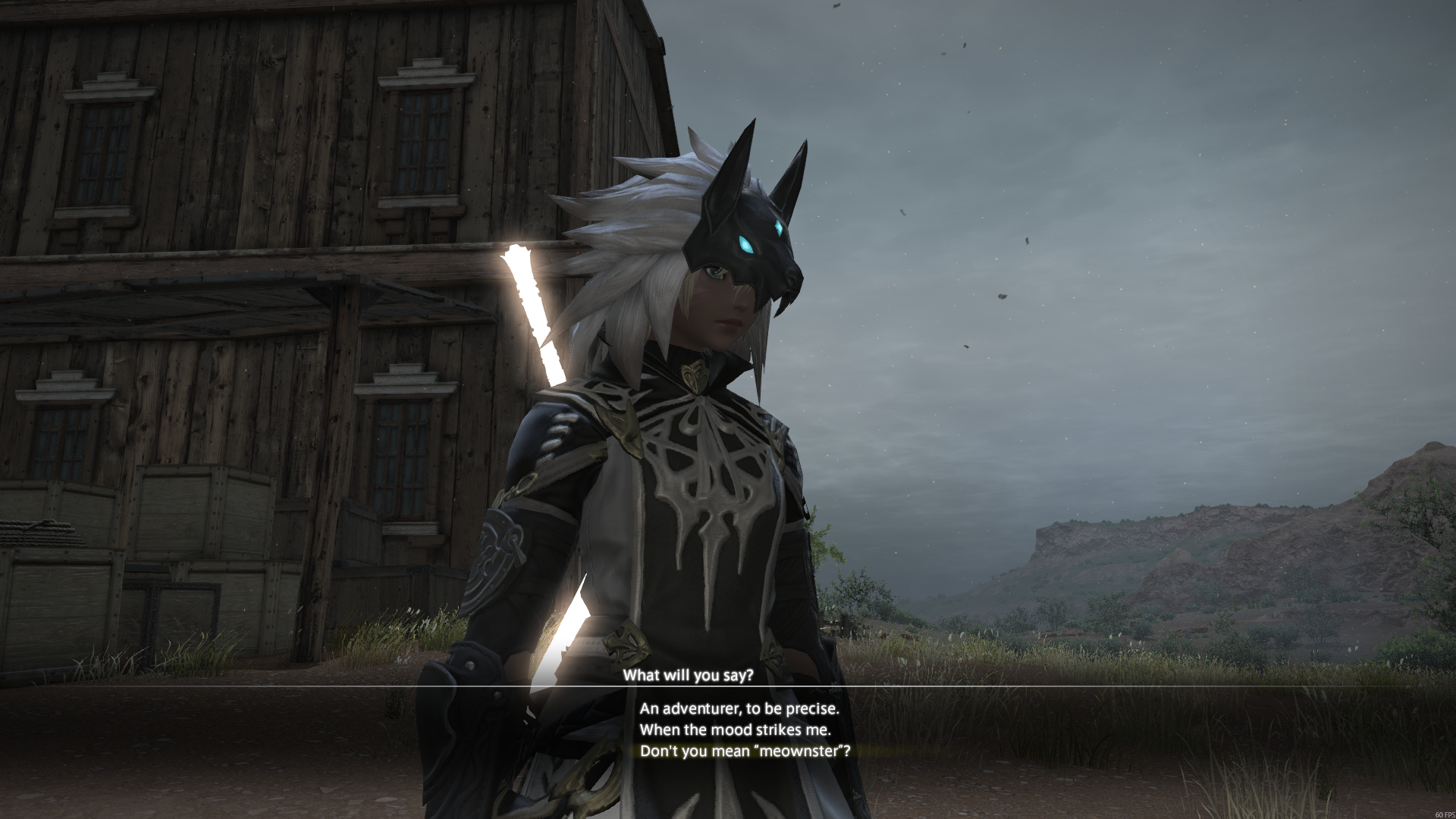Select "When the mood strikes me." response
Viewport: 1456px width, 819px height.
click(x=735, y=730)
